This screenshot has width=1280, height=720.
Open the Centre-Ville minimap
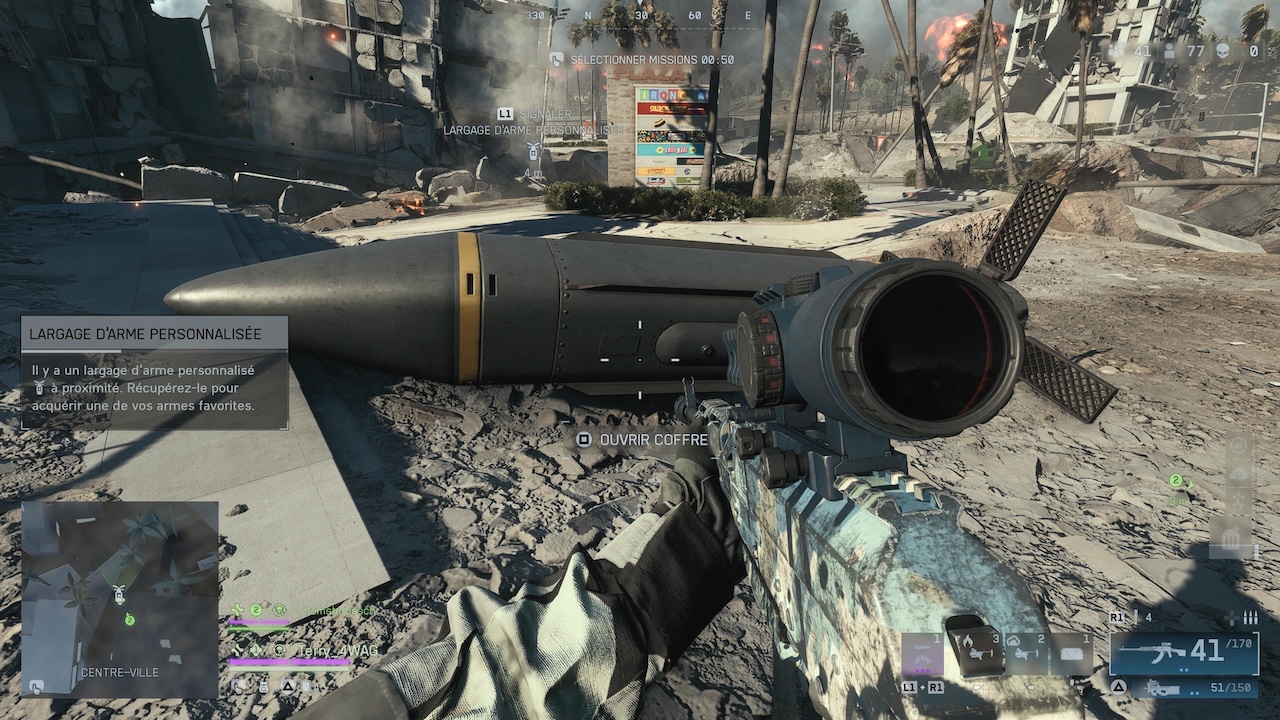[x=120, y=598]
